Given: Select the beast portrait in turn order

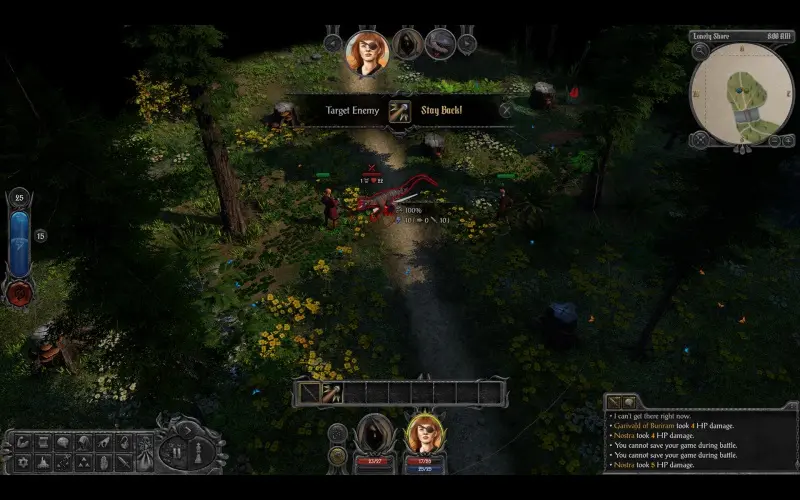Looking at the screenshot, I should (440, 43).
